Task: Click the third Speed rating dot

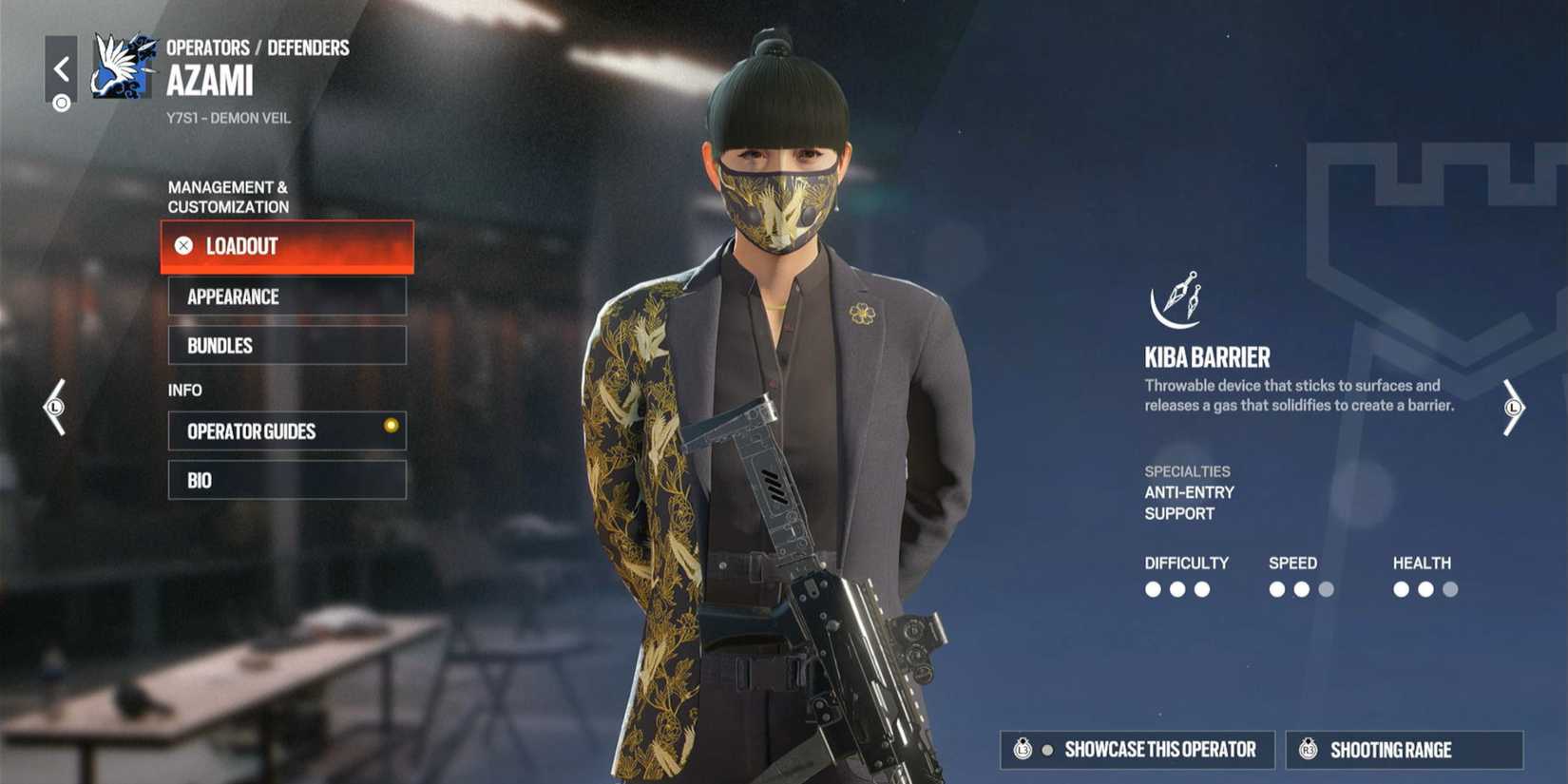Action: pyautogui.click(x=1327, y=589)
